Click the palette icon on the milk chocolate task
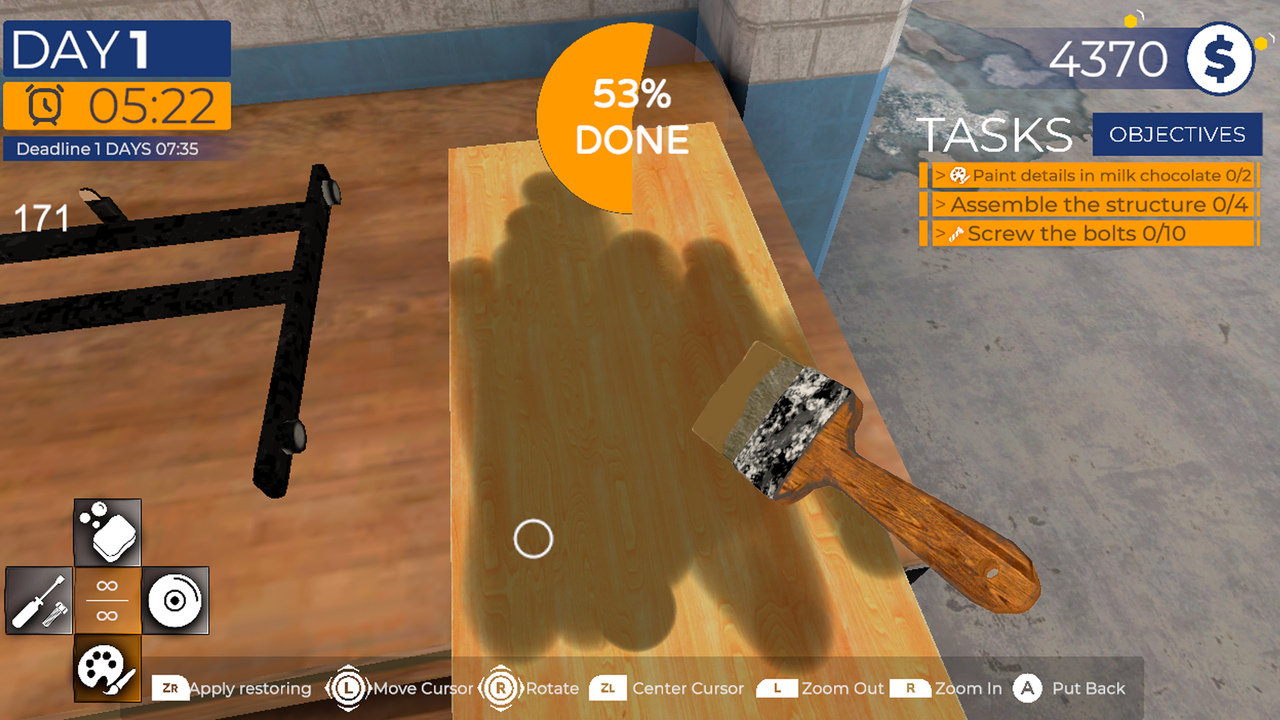This screenshot has width=1280, height=720. 957,175
